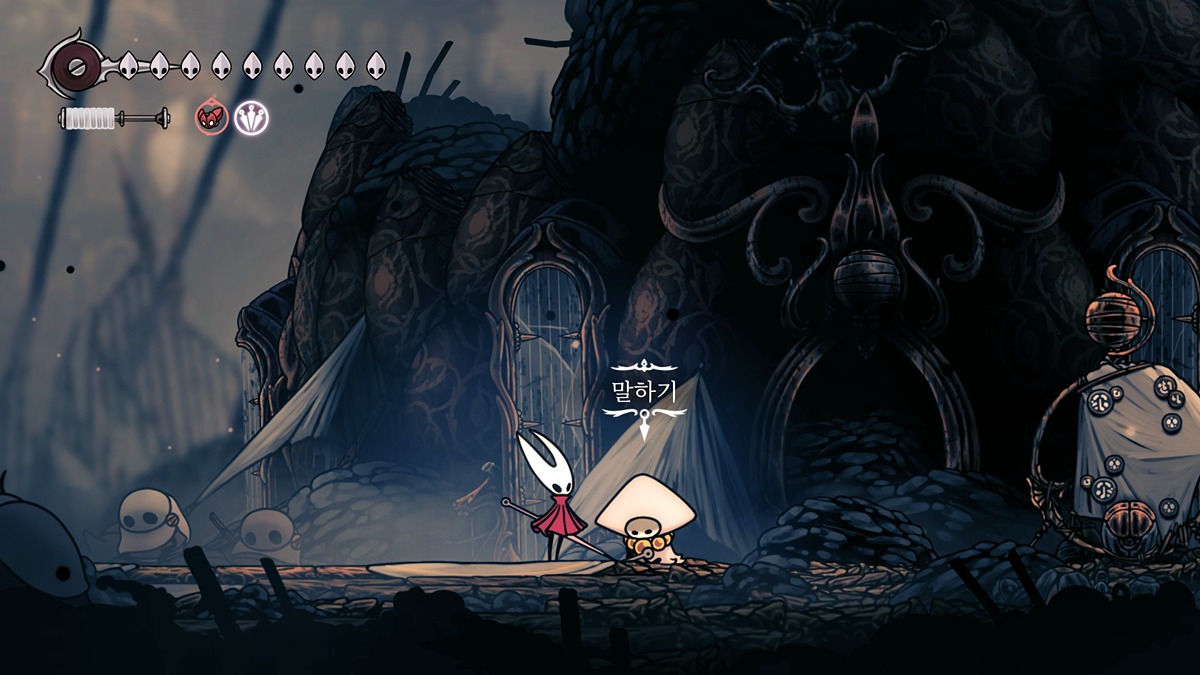Select the red creature tool icon
1200x675 pixels.
click(x=212, y=118)
